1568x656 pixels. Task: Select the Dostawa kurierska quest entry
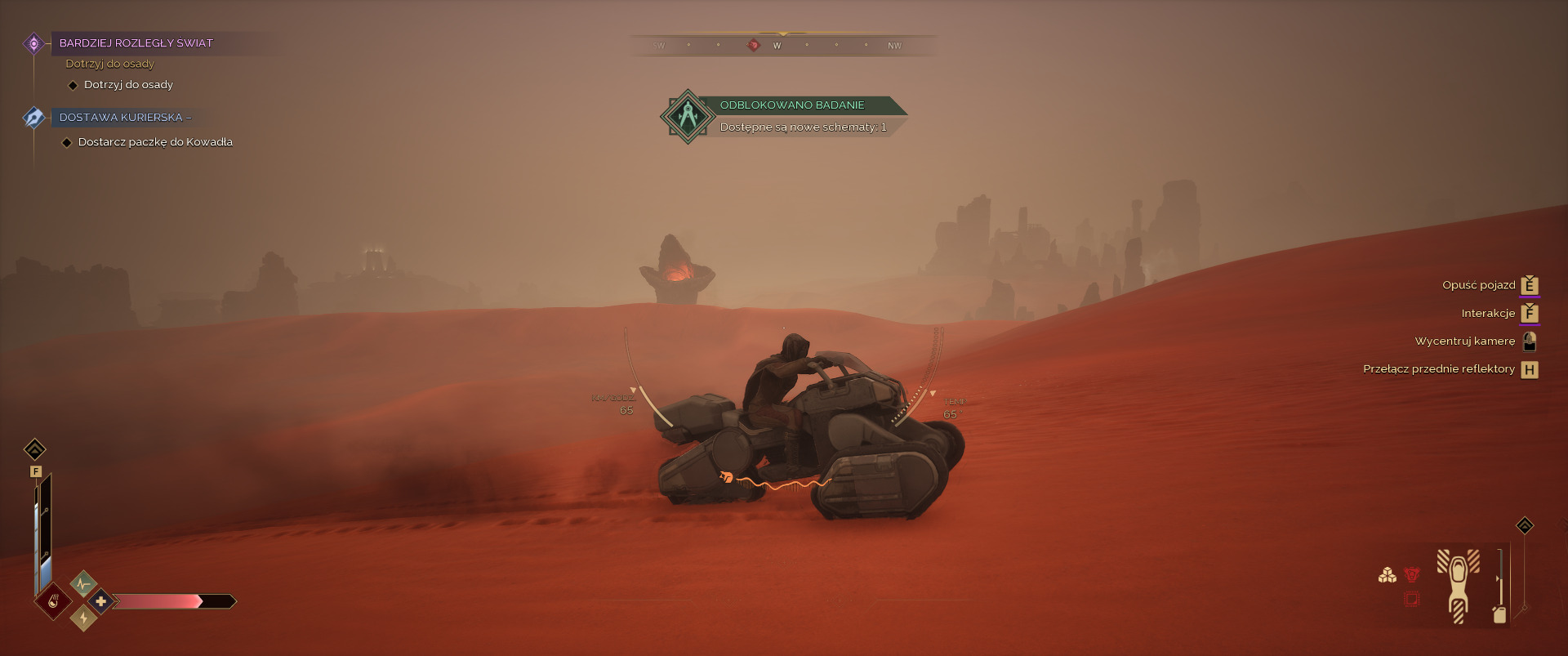pyautogui.click(x=125, y=118)
